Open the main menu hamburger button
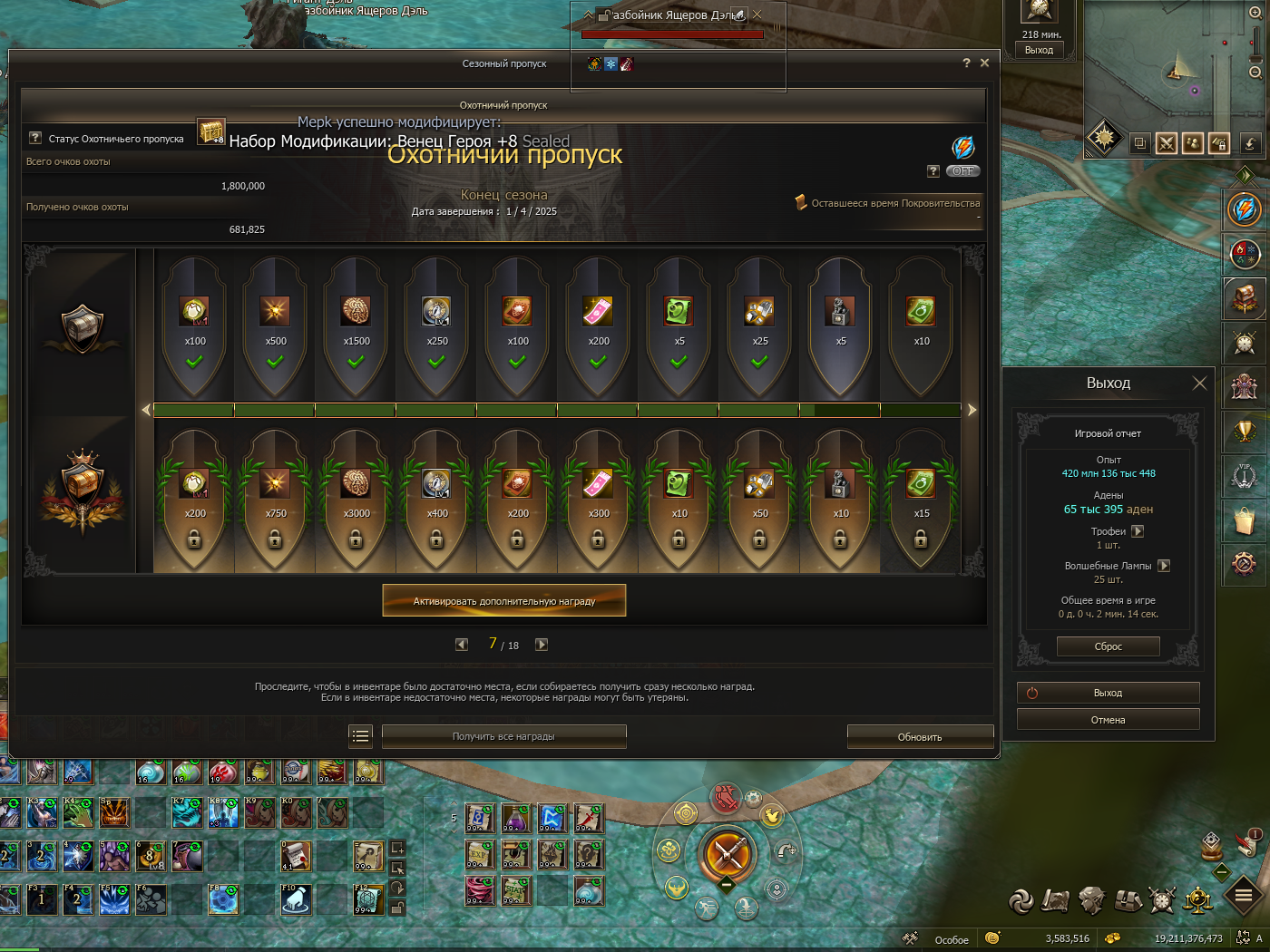 (x=1244, y=896)
